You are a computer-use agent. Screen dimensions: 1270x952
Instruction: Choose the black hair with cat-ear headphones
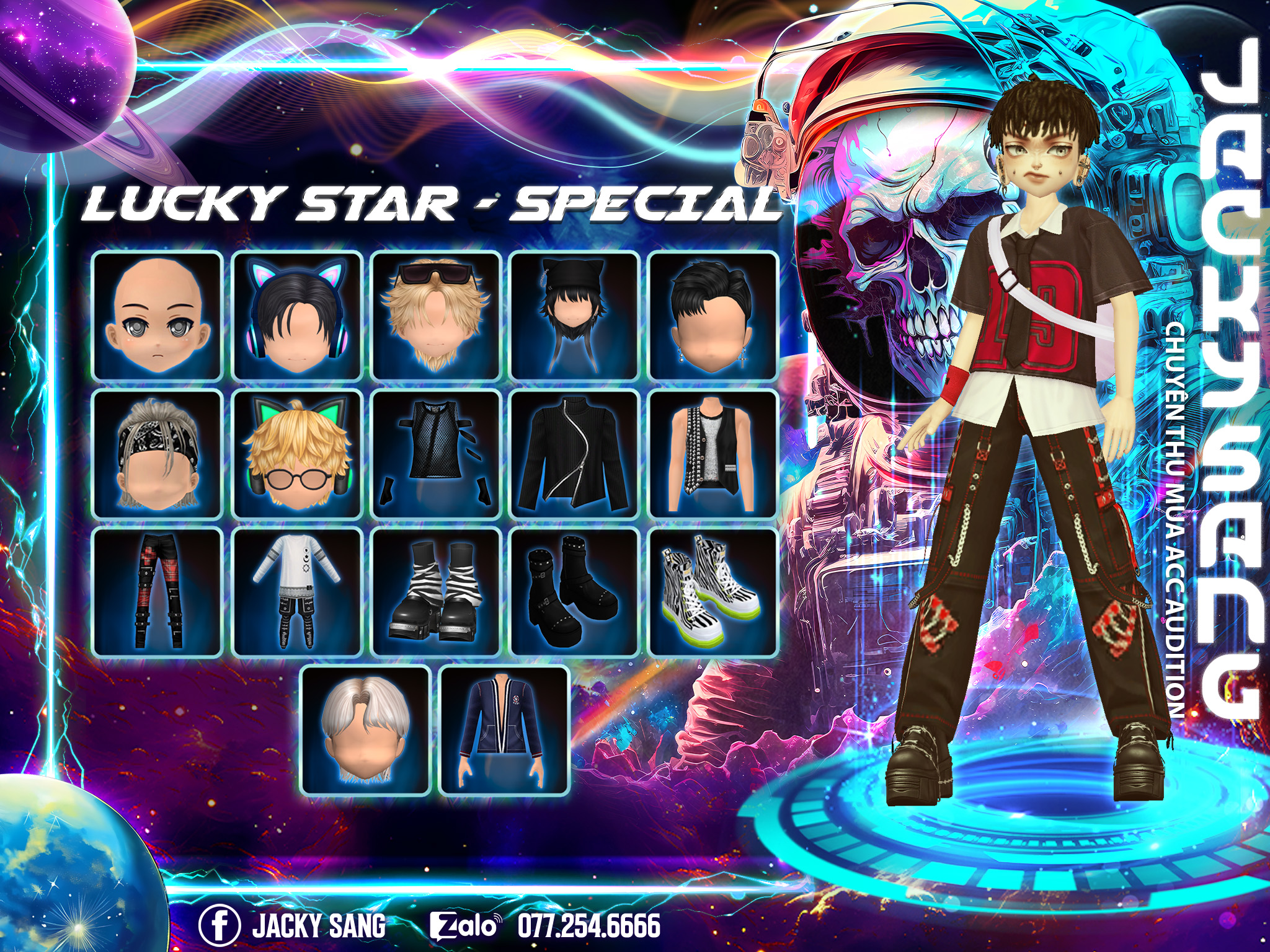click(297, 316)
